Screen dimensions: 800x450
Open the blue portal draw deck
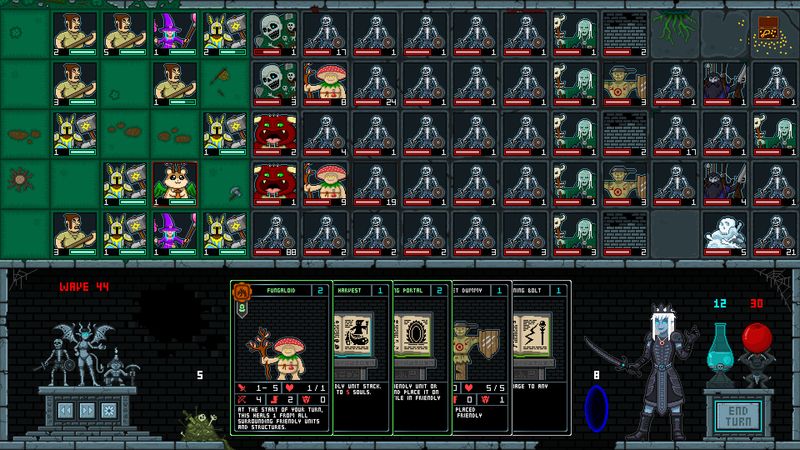[x=598, y=411]
